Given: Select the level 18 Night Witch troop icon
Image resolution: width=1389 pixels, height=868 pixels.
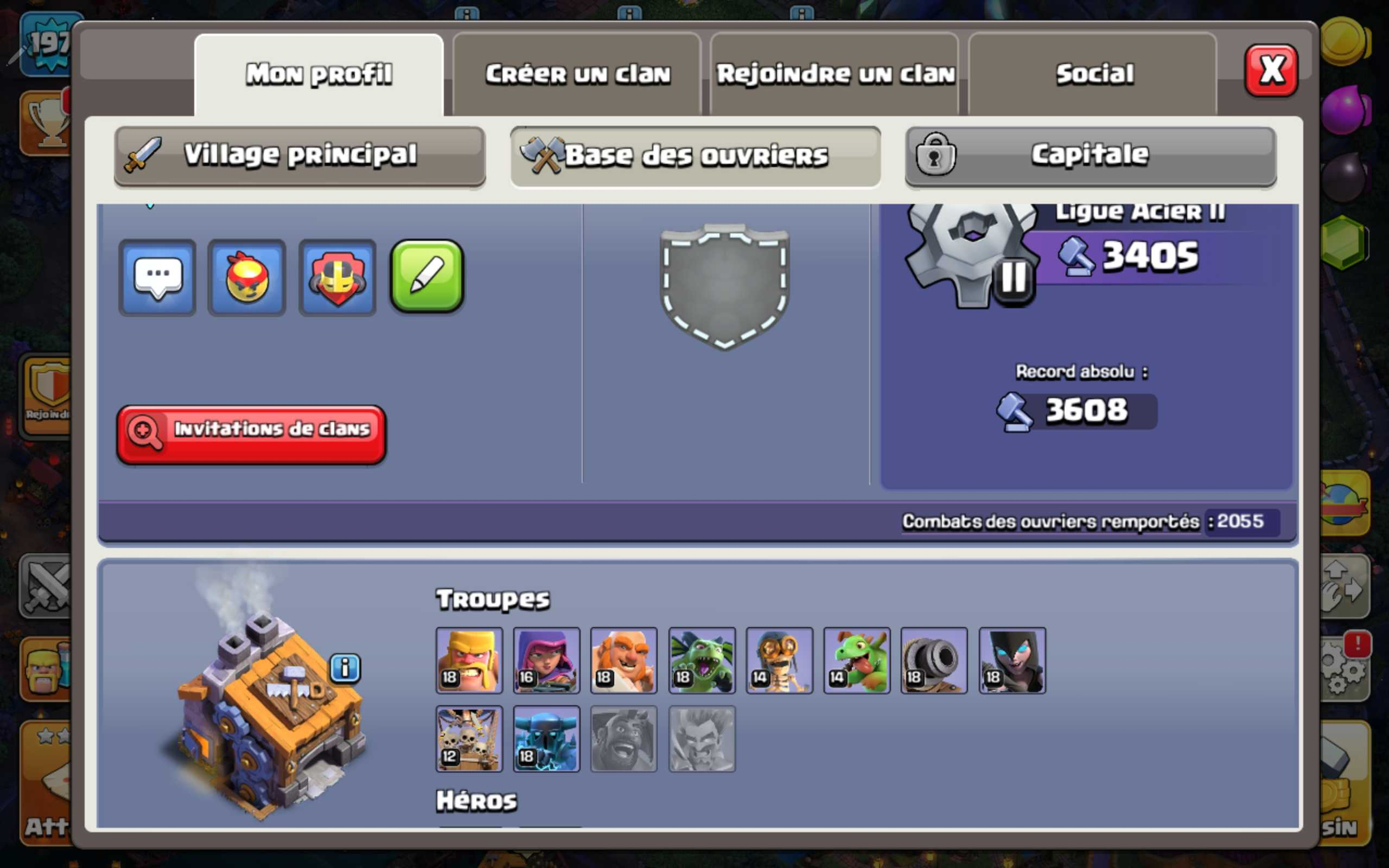Looking at the screenshot, I should (x=1011, y=661).
